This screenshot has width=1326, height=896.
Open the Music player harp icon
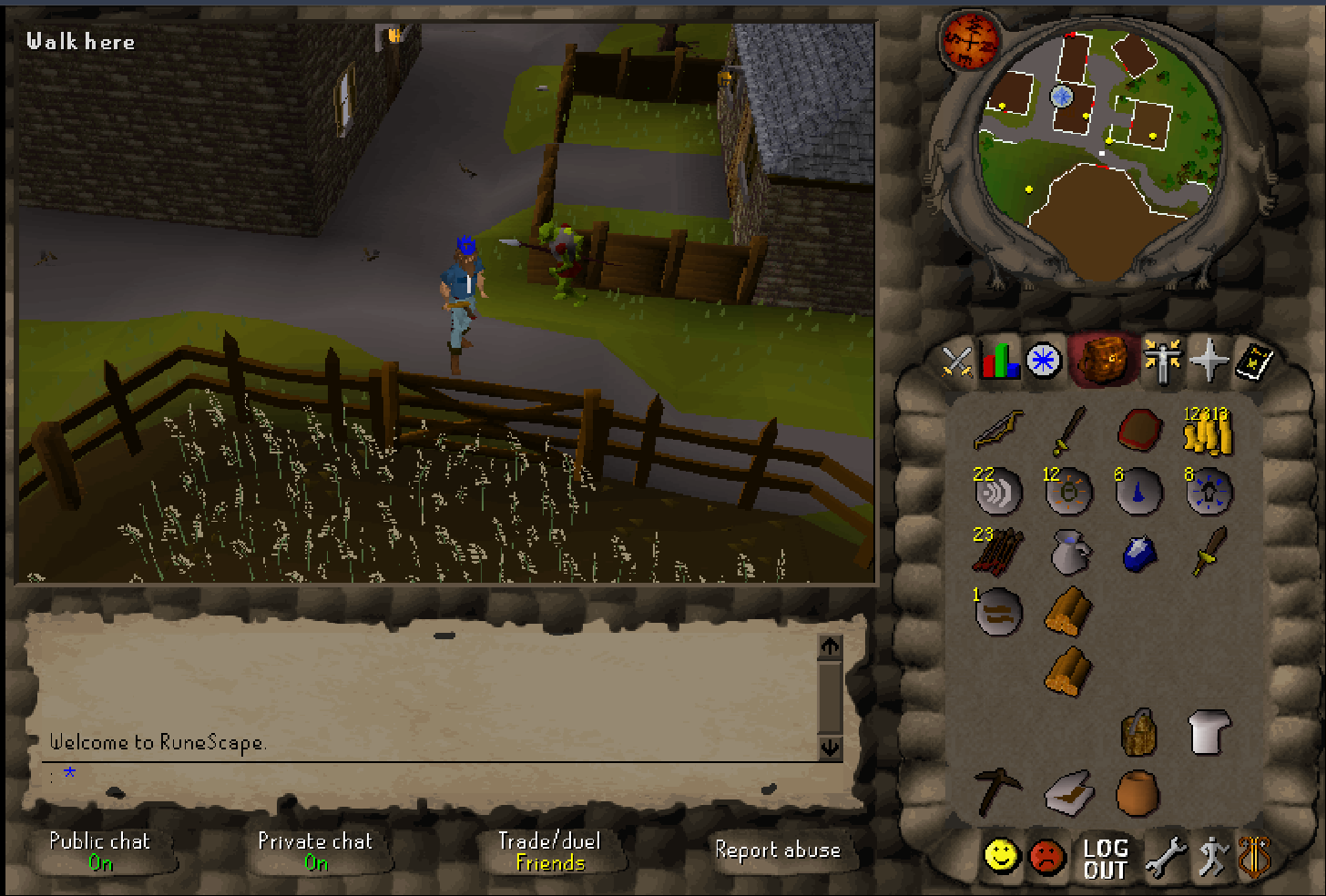[1255, 856]
